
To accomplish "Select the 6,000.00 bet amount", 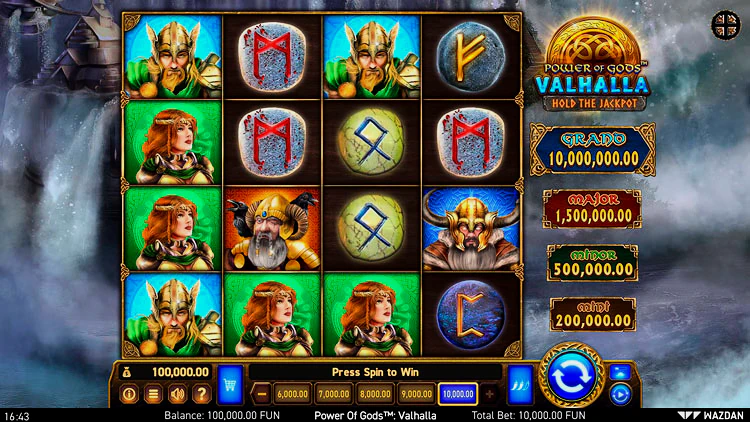I will [292, 394].
